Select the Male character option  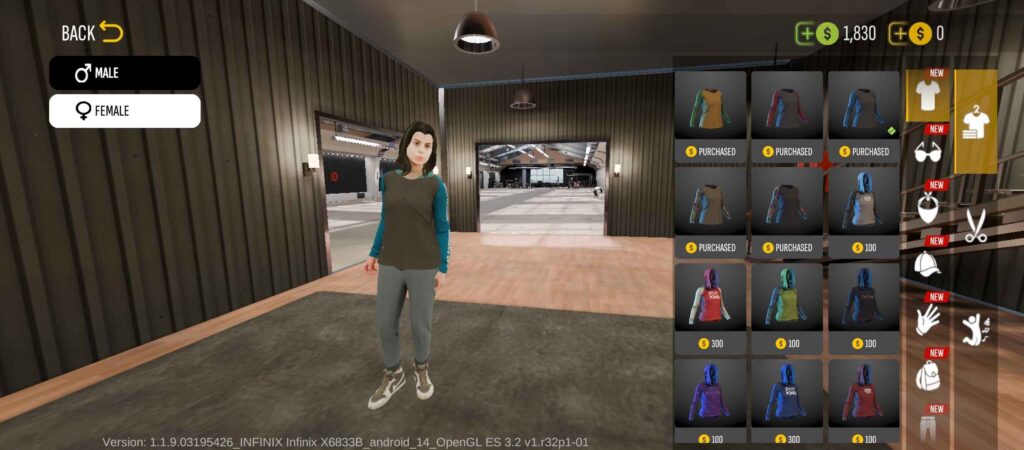[x=124, y=73]
